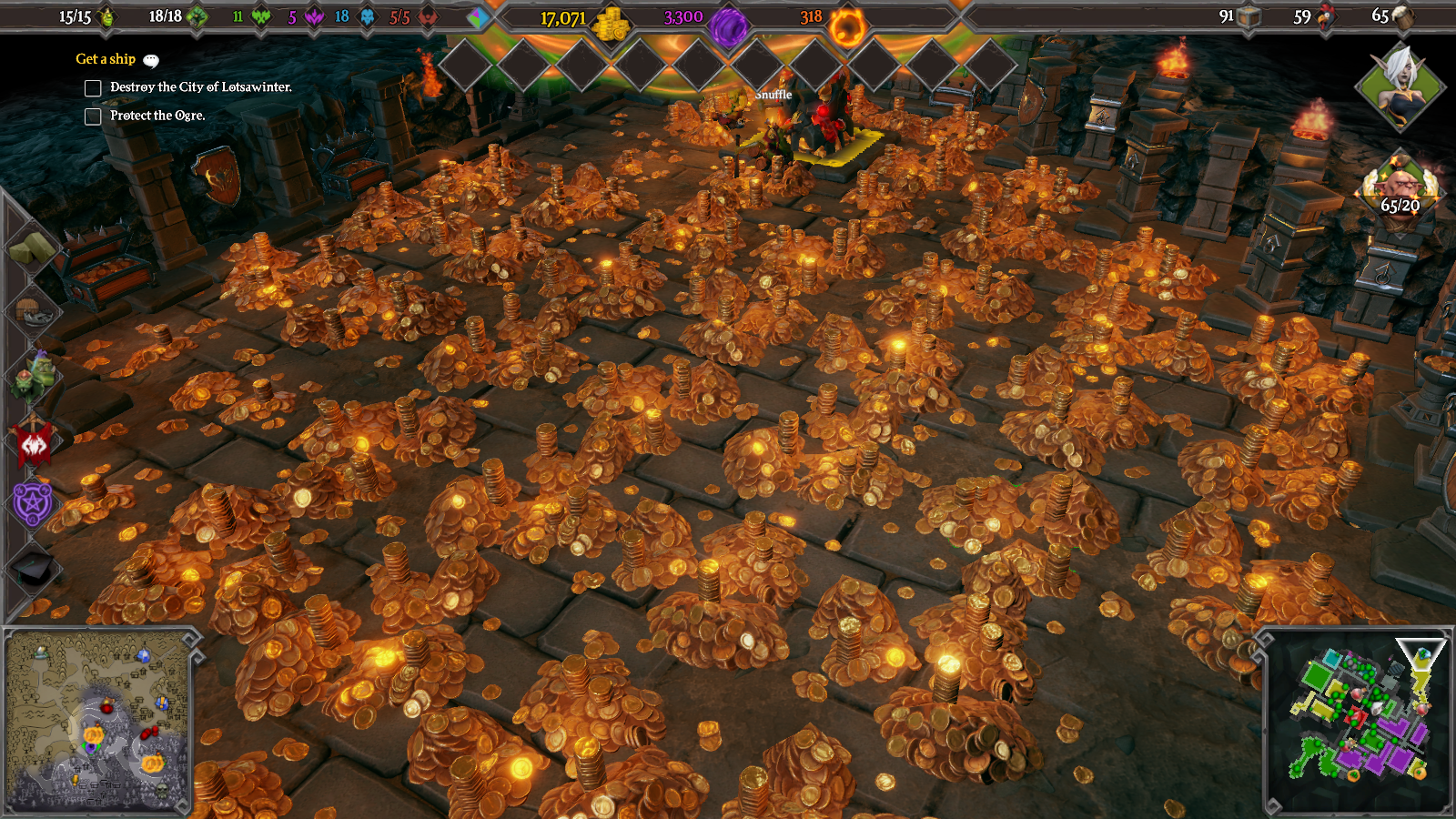This screenshot has width=1456, height=819.
Task: Open the research menu with graduation cap
Action: pyautogui.click(x=34, y=569)
